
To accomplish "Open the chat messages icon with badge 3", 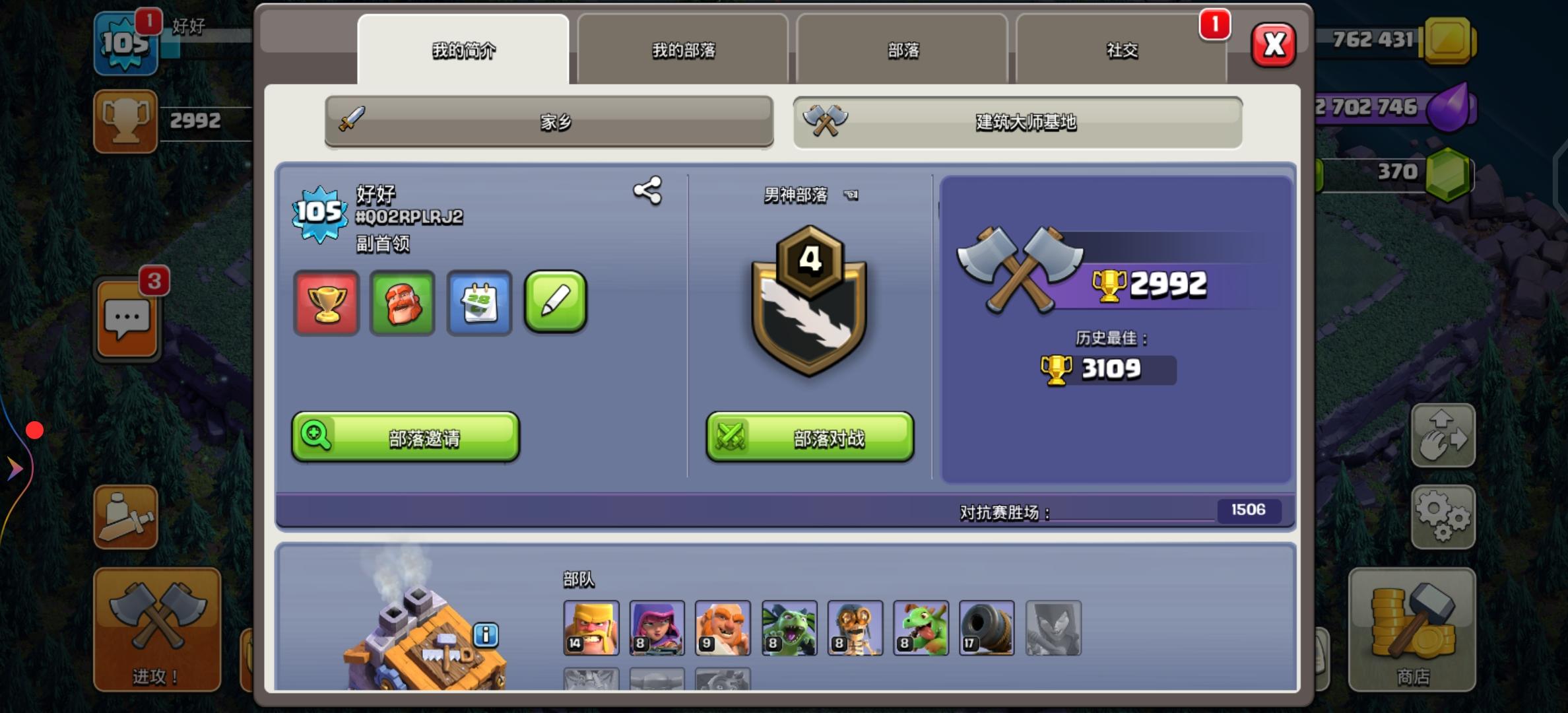I will 125,319.
